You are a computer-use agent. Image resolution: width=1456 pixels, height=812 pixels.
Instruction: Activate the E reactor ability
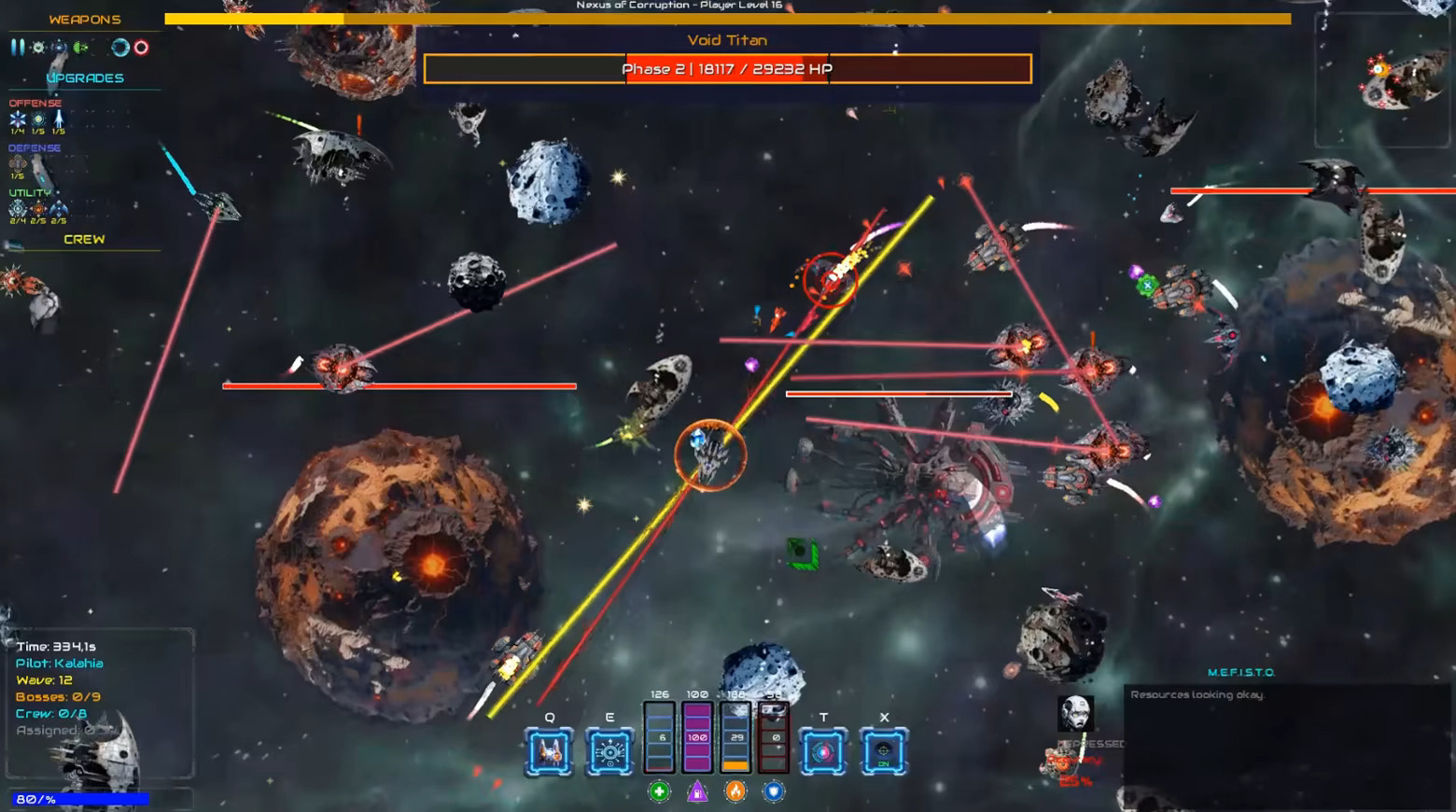pos(609,749)
